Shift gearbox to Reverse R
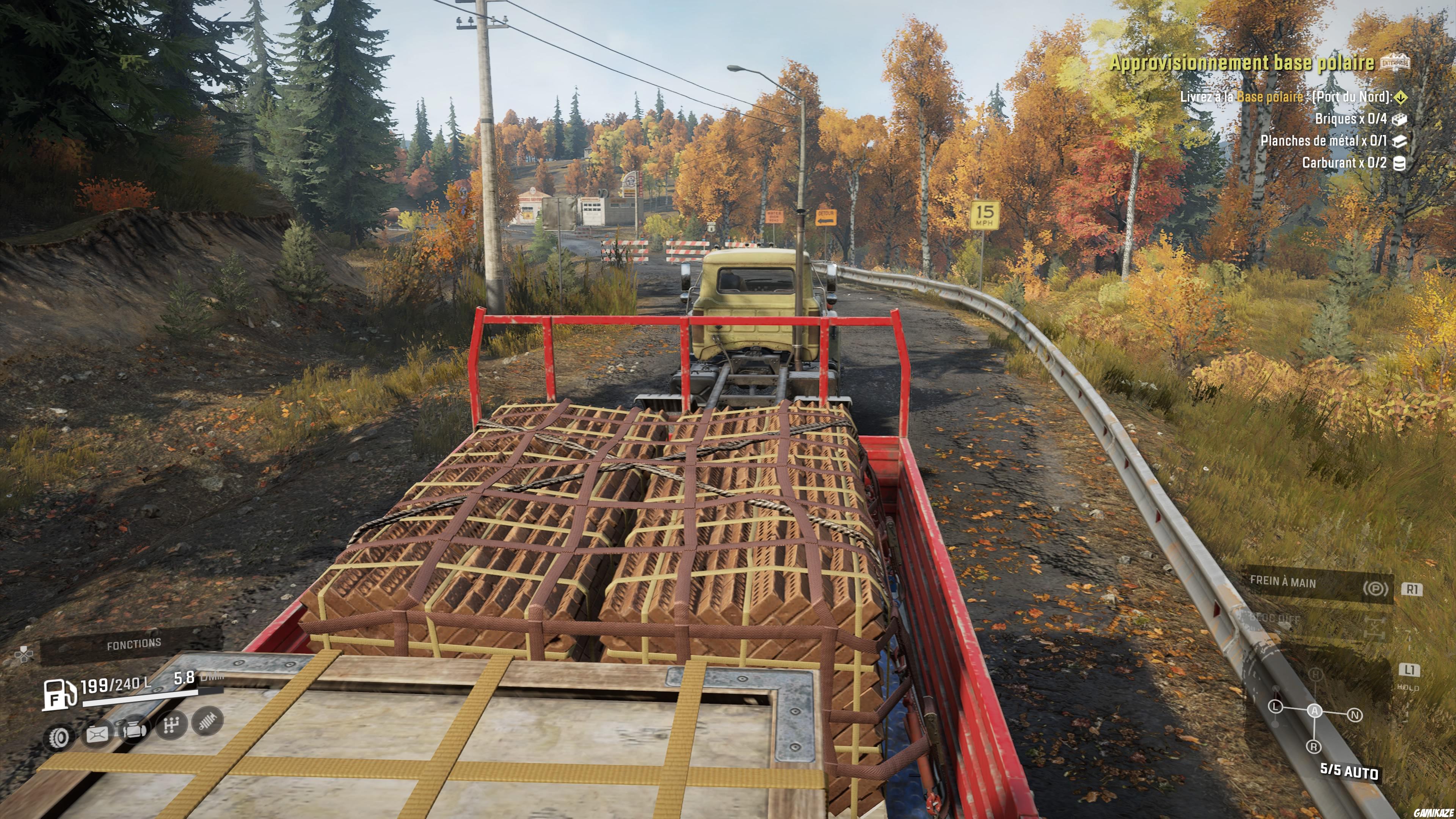 click(1314, 747)
